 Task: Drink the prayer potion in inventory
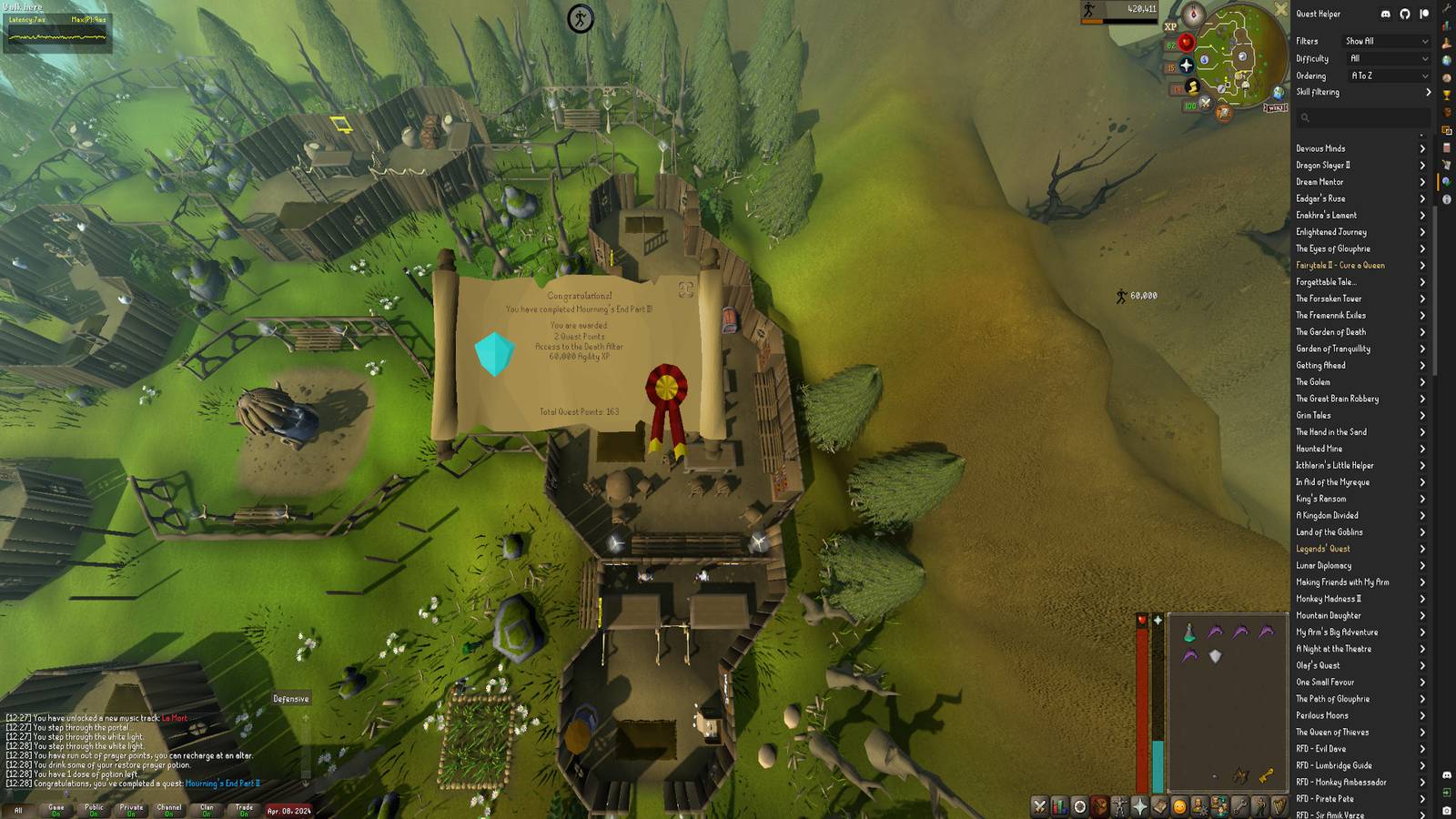pos(1189,632)
